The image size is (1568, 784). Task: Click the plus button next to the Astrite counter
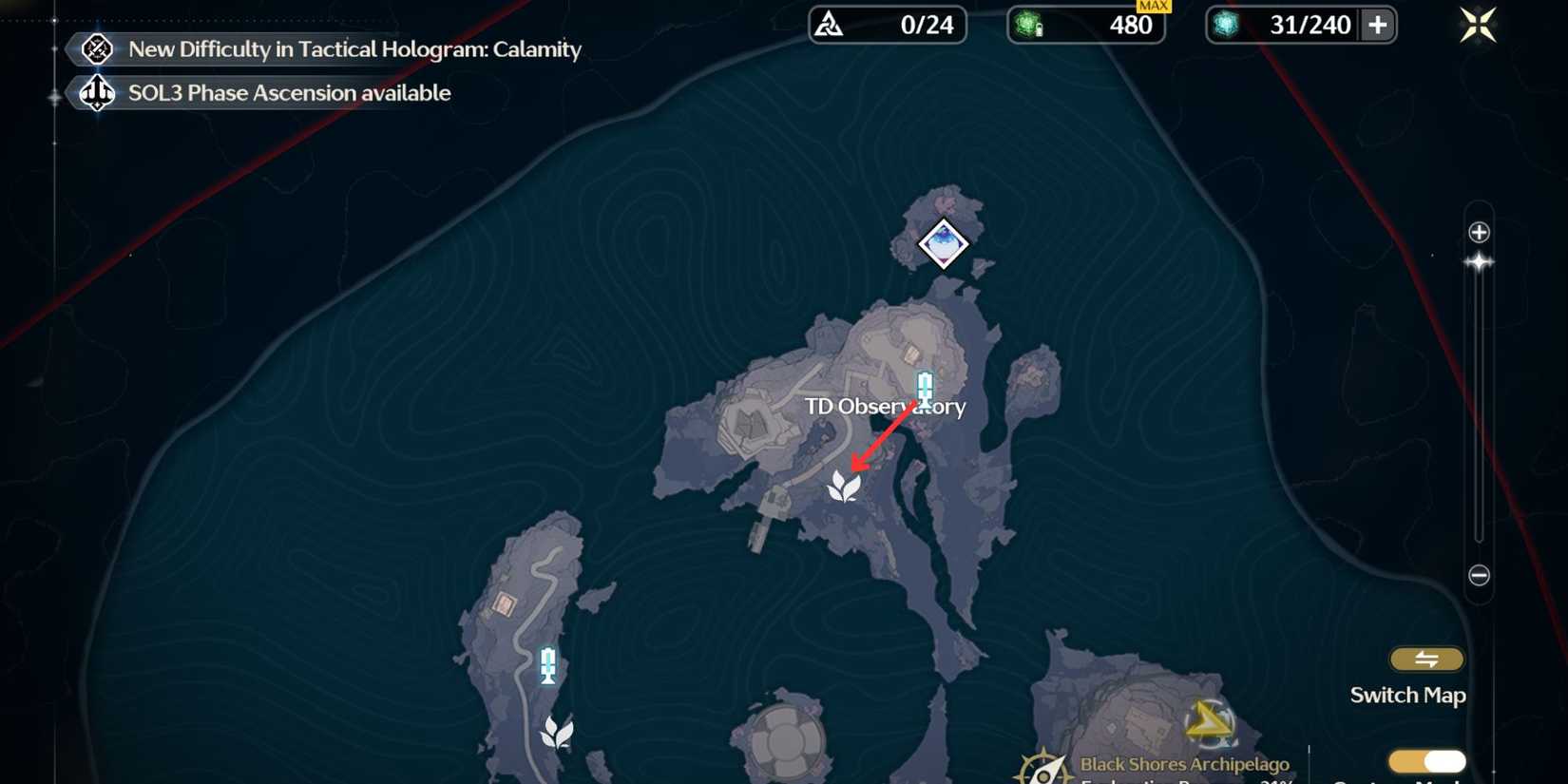1378,26
